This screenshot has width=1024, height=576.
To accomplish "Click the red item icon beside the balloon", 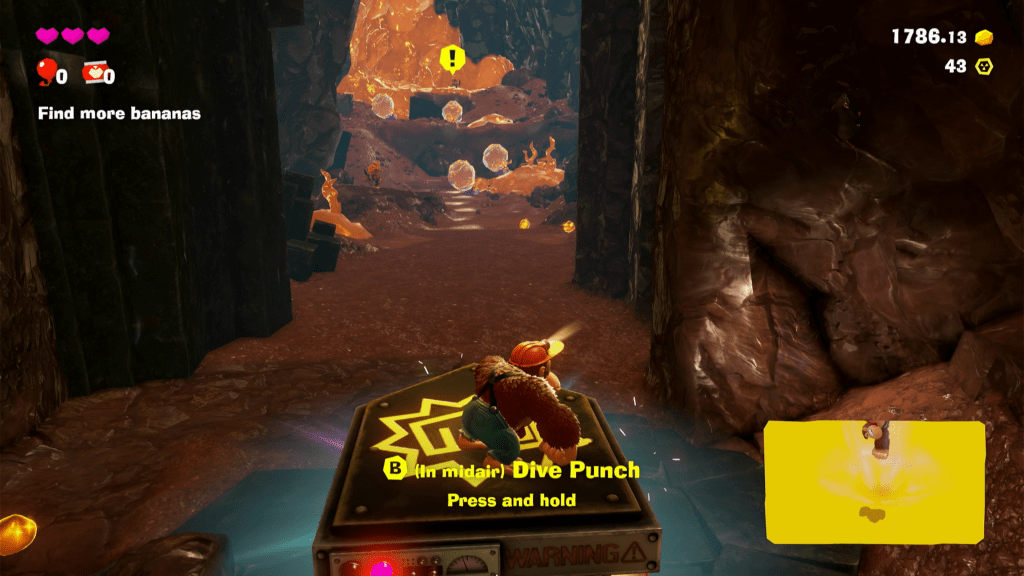I will (x=95, y=72).
